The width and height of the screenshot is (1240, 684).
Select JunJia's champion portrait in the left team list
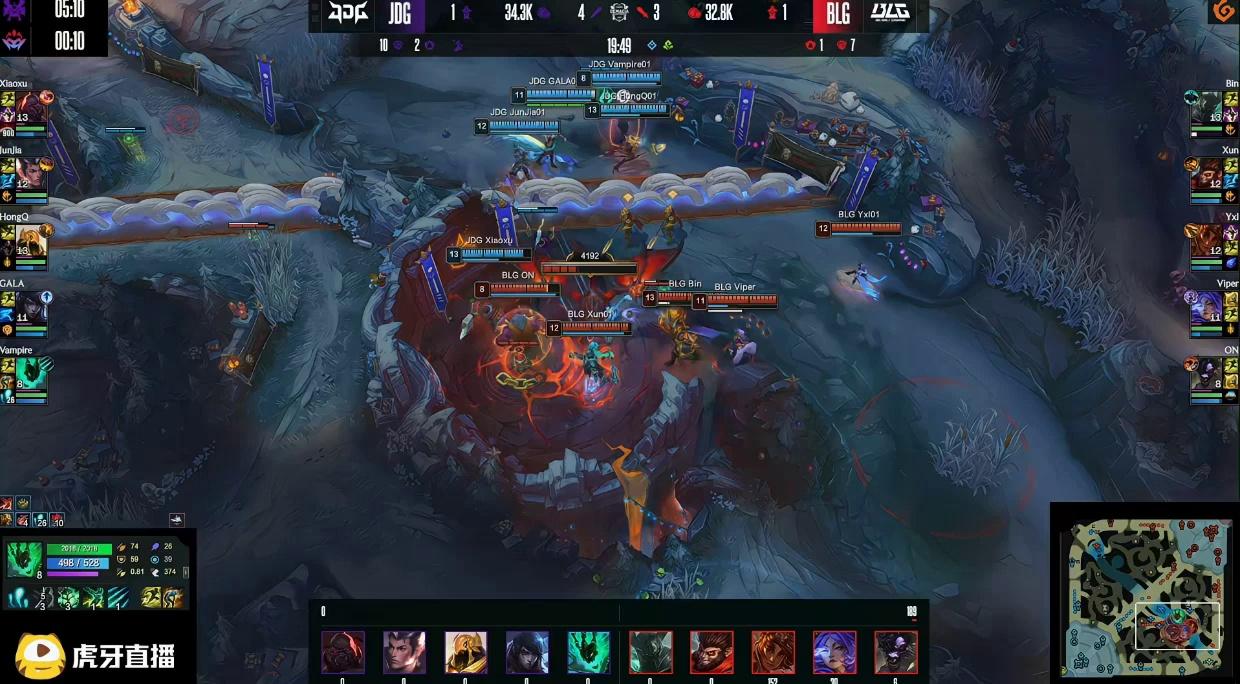pyautogui.click(x=30, y=173)
